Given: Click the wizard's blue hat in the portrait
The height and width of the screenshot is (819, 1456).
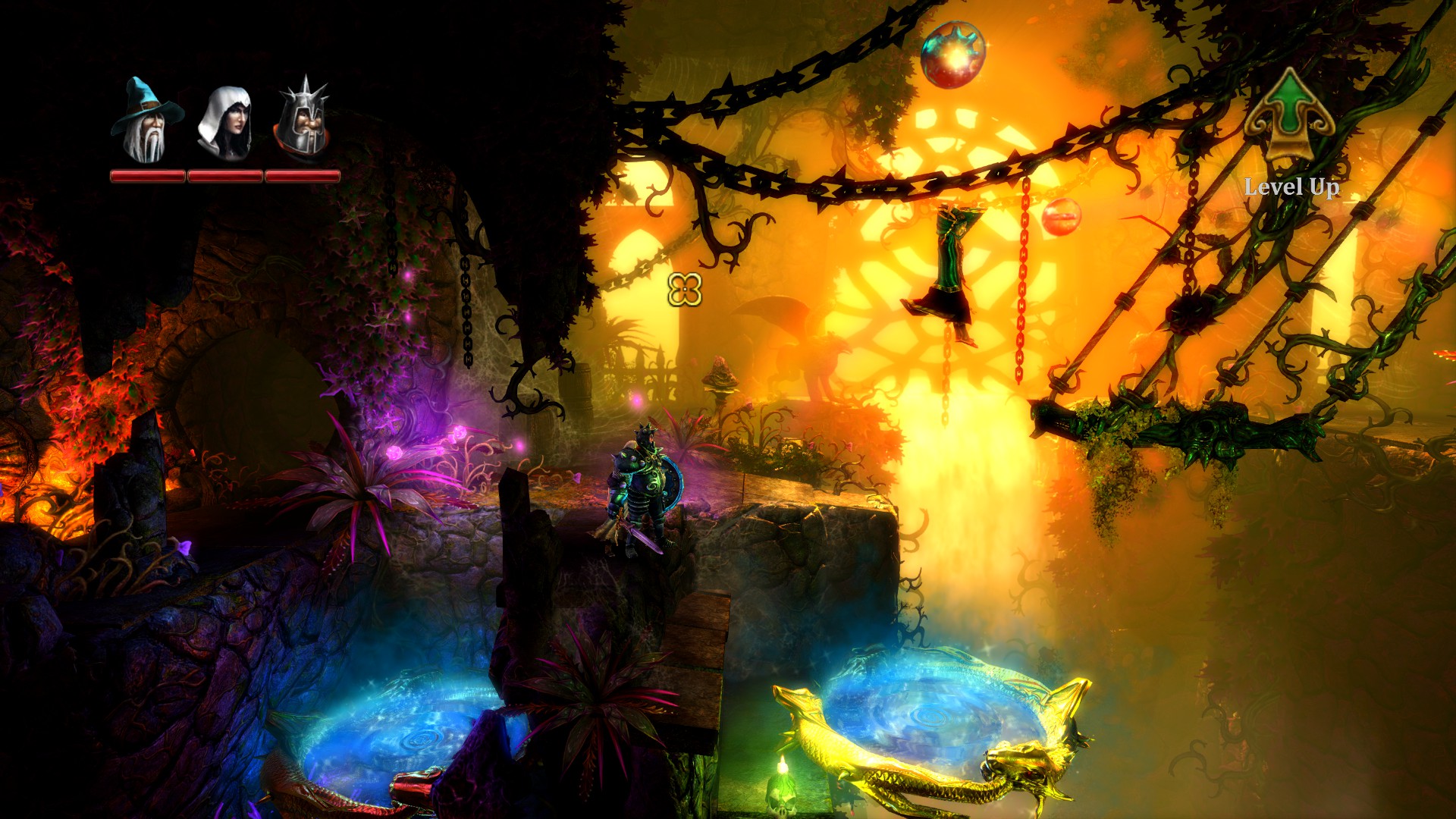Looking at the screenshot, I should (x=140, y=95).
